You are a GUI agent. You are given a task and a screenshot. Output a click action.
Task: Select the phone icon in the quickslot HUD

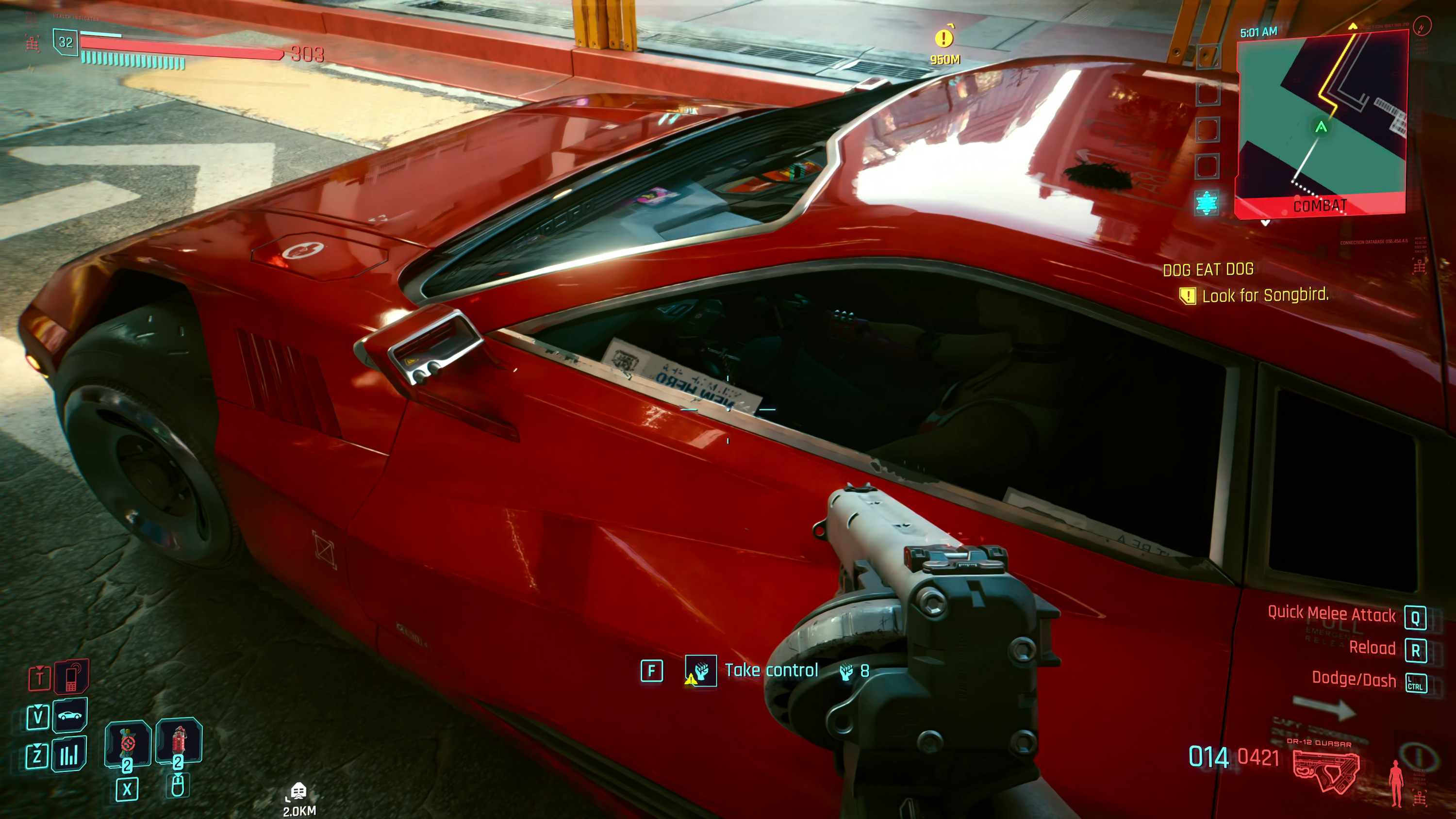pyautogui.click(x=72, y=678)
